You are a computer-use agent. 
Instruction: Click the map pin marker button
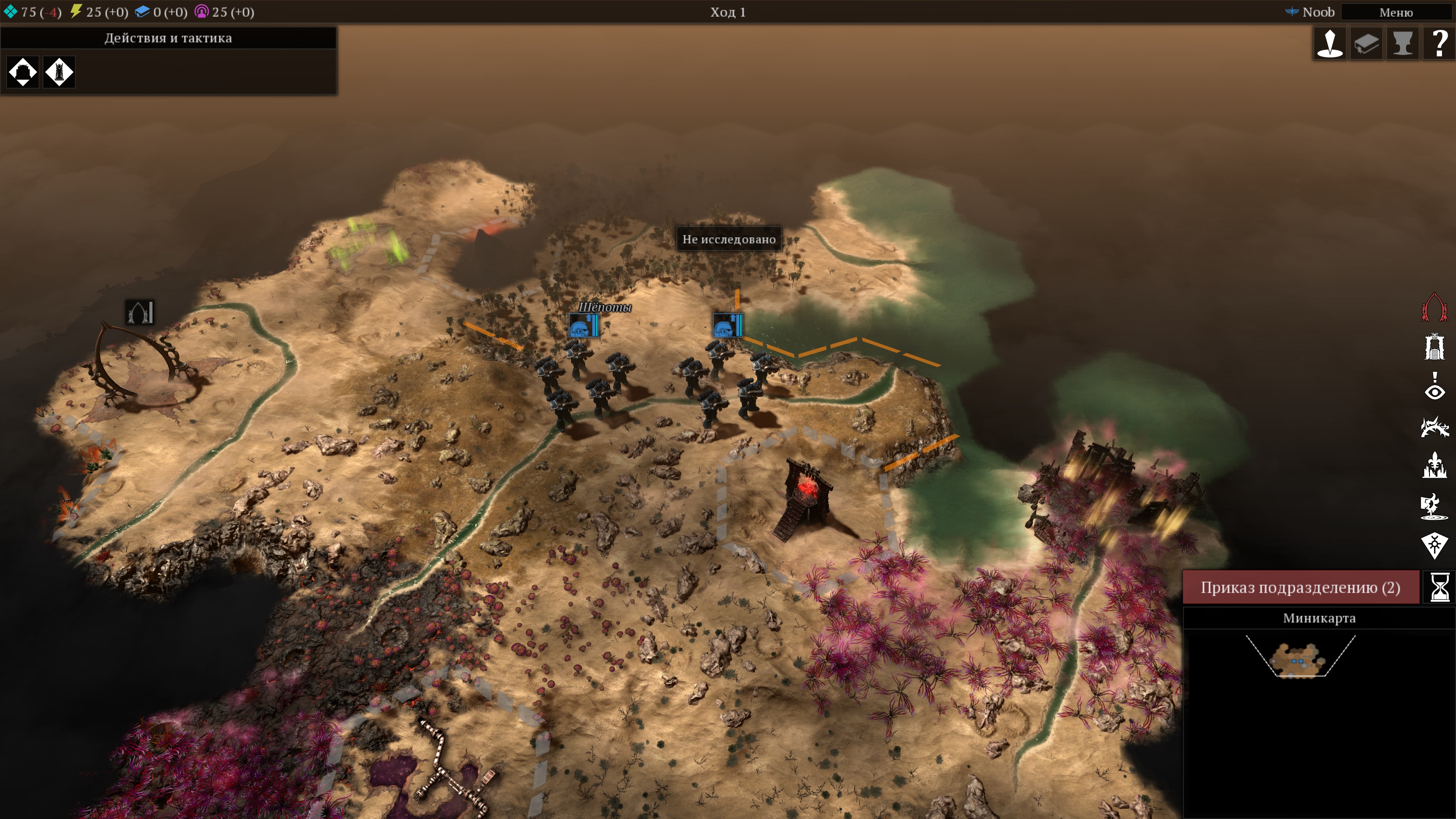1329,44
